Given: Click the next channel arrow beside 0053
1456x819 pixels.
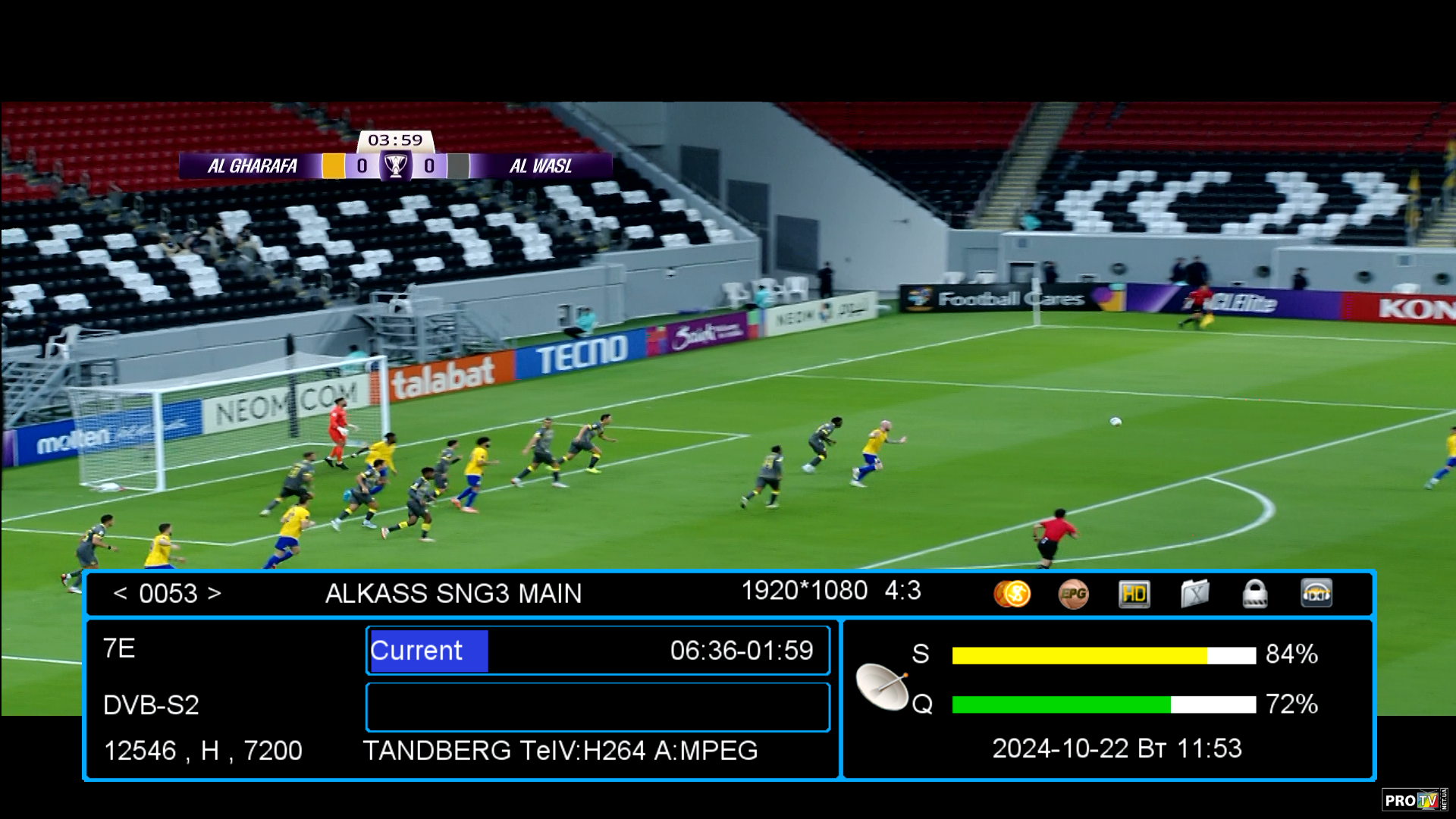Looking at the screenshot, I should pos(215,593).
